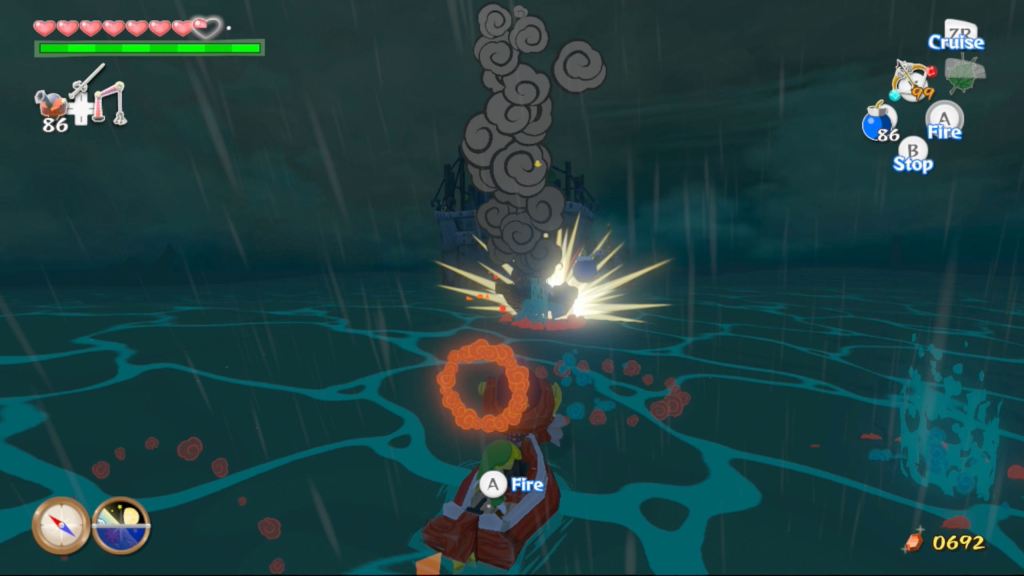Select the salvage crane shortcut icon

(110, 103)
